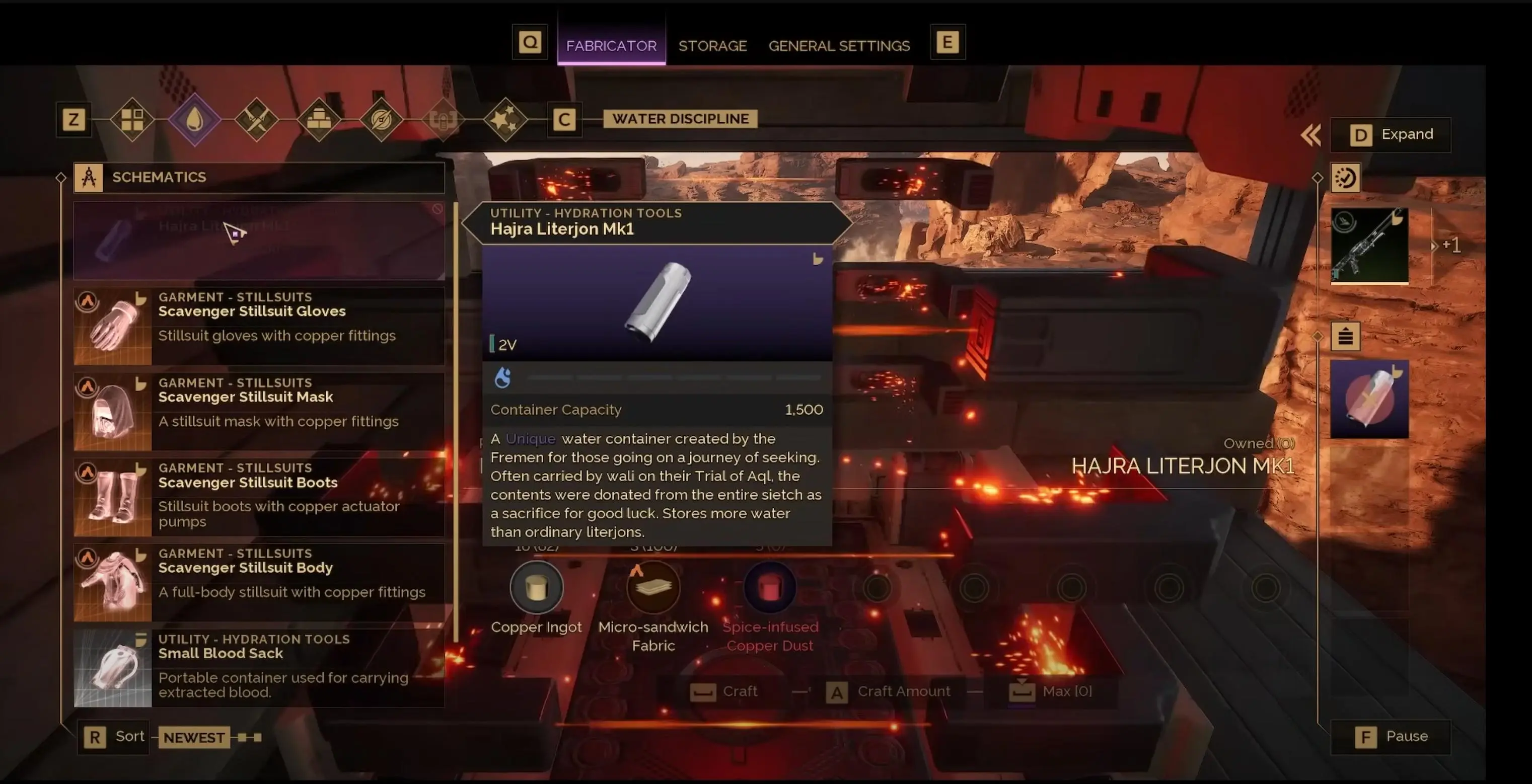Screen dimensions: 1532x784
Task: Select the Scavenger Stillsuit Body schematic
Action: pos(259,582)
